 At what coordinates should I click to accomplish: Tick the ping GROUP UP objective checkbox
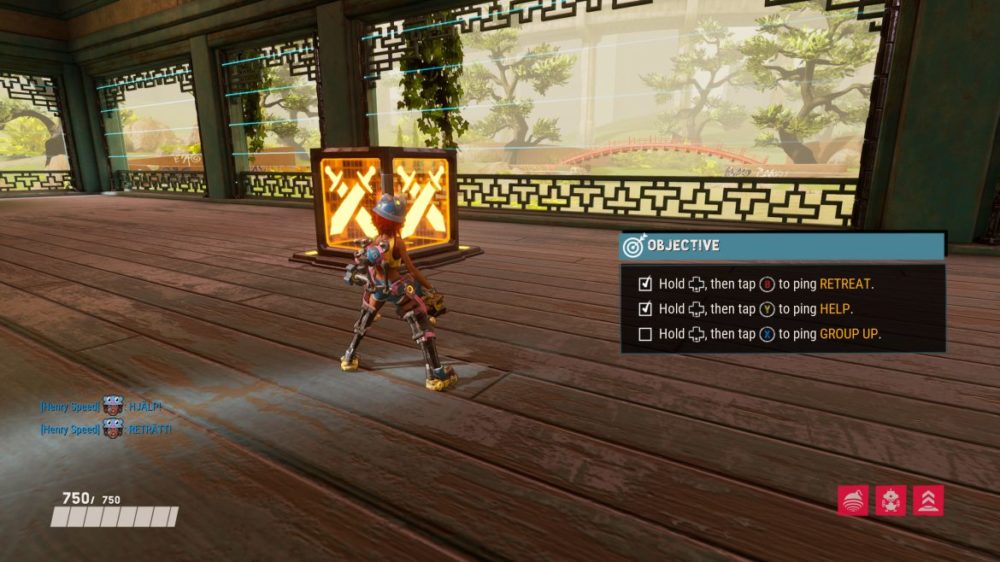(x=645, y=334)
